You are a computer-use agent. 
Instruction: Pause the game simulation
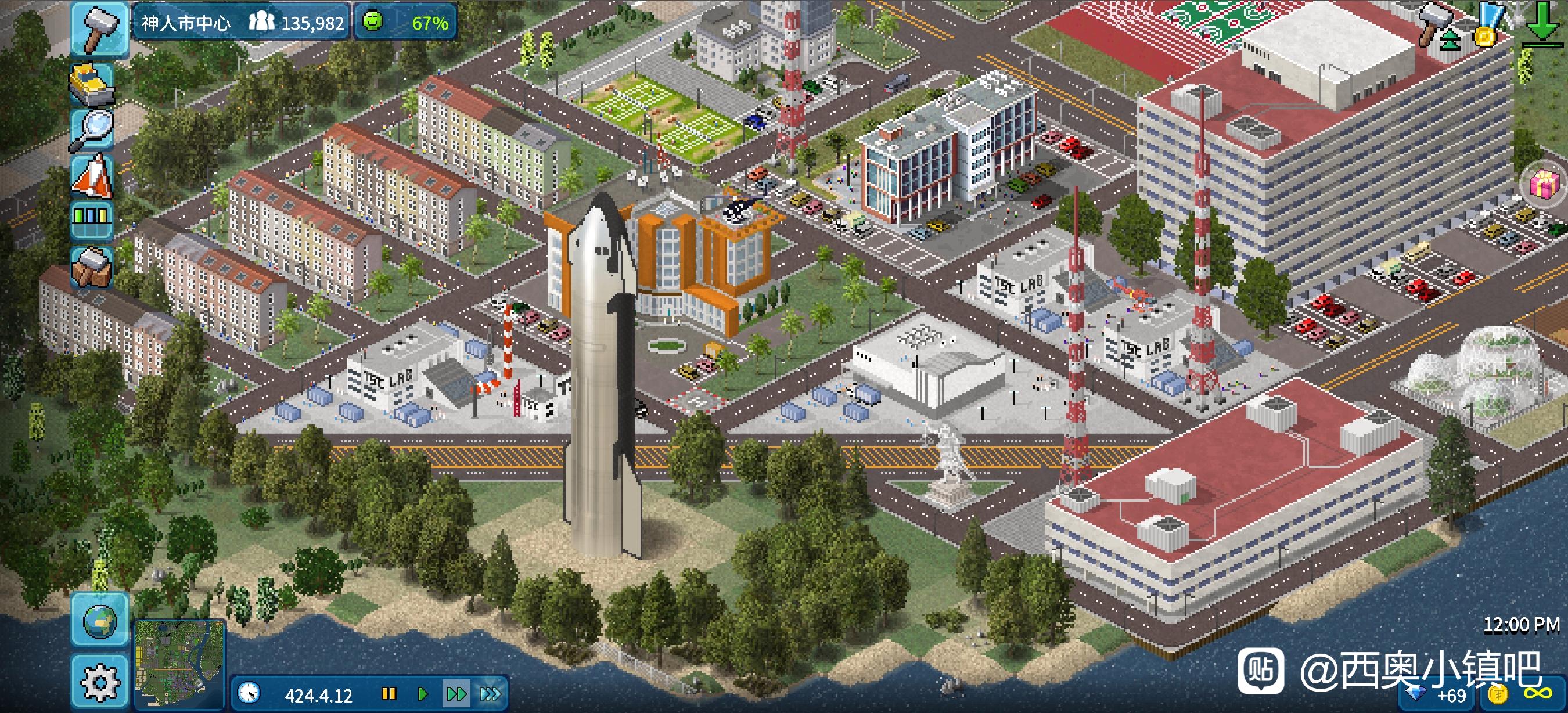pyautogui.click(x=389, y=693)
